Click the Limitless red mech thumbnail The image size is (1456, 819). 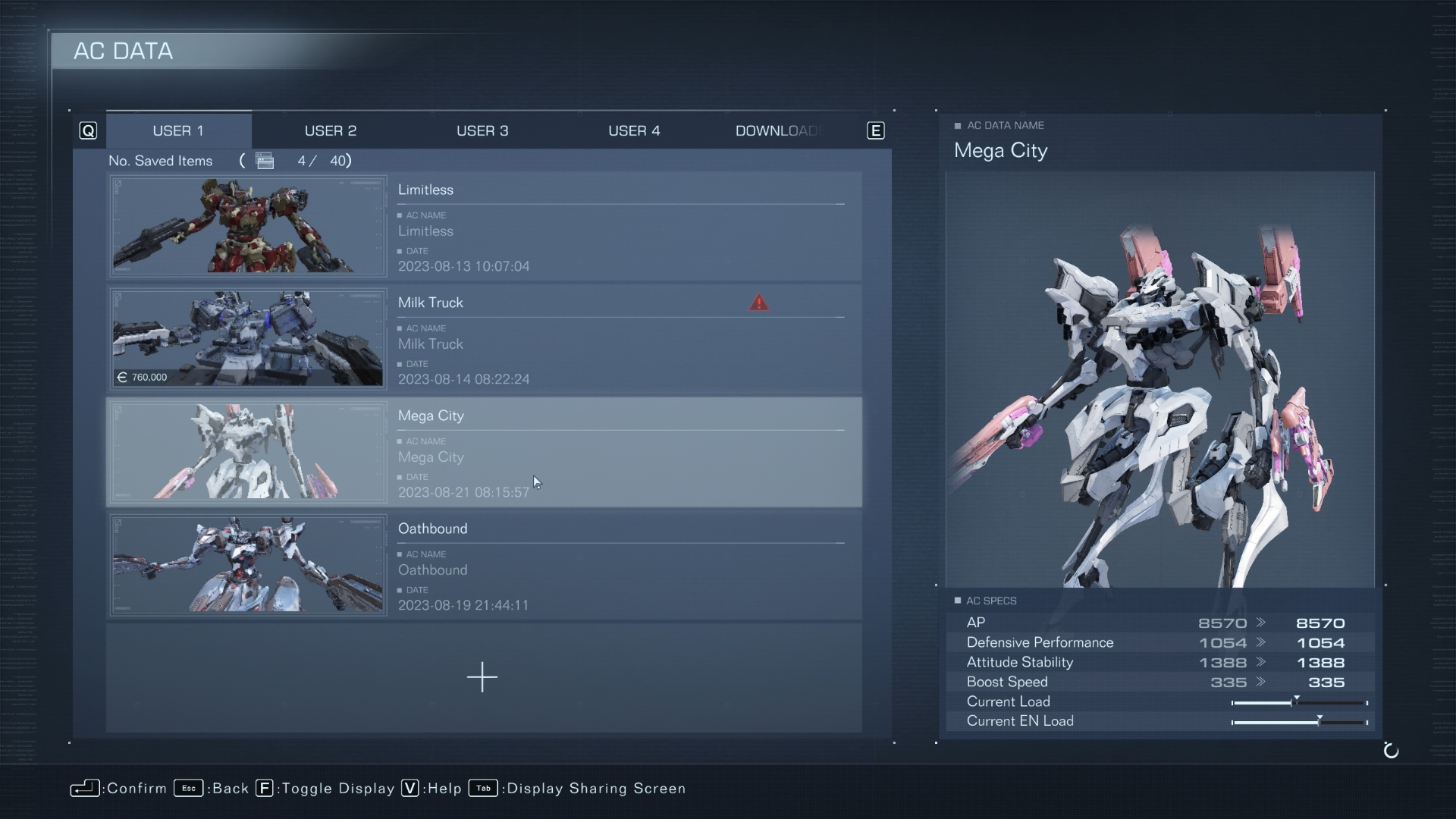248,226
